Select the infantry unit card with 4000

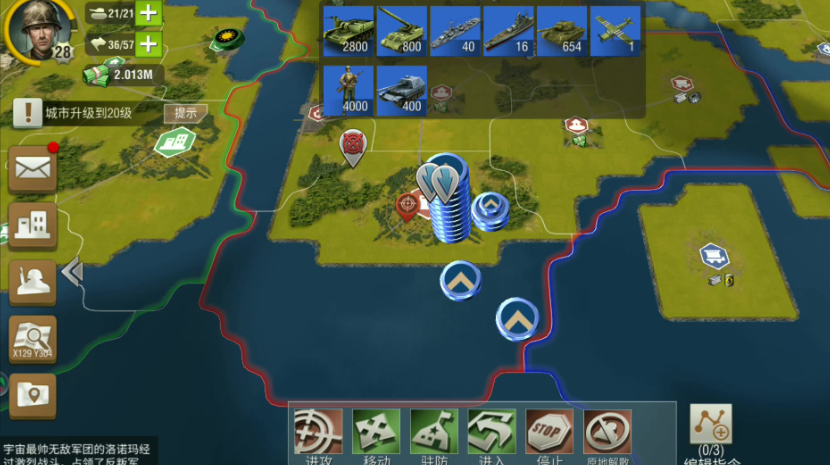(x=348, y=90)
